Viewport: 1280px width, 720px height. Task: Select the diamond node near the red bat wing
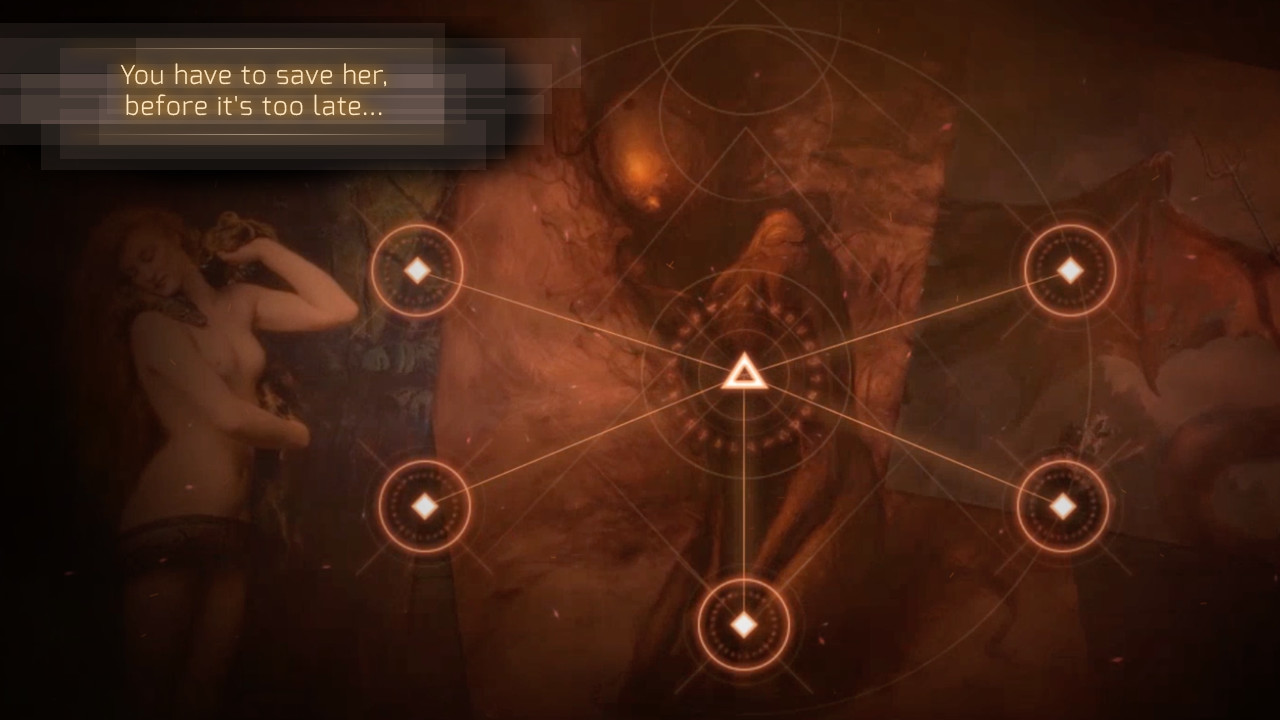(1070, 269)
